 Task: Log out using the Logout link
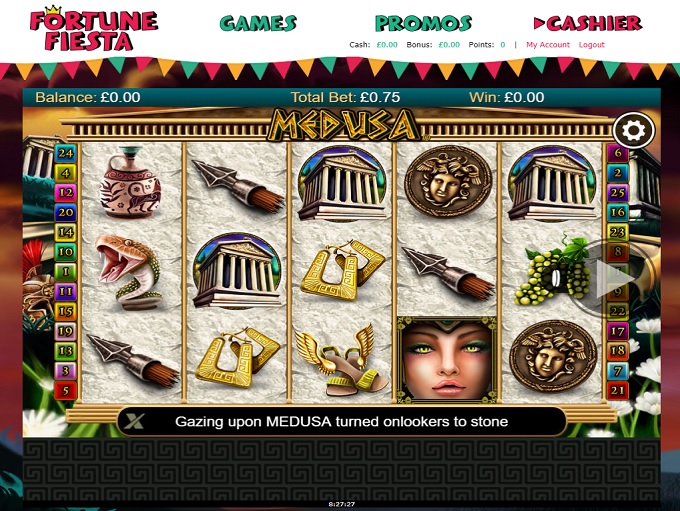592,45
